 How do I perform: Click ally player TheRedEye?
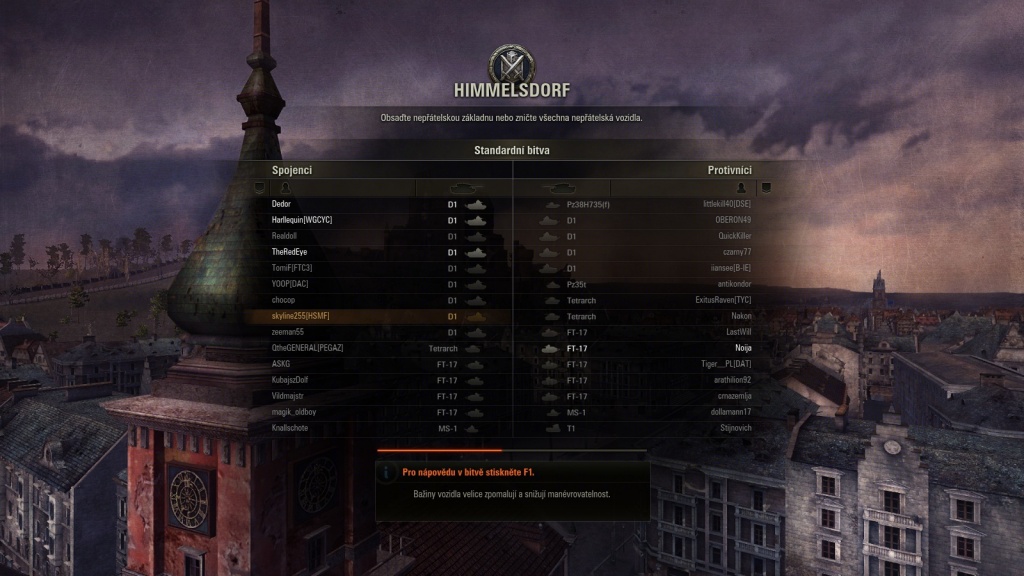click(x=289, y=252)
